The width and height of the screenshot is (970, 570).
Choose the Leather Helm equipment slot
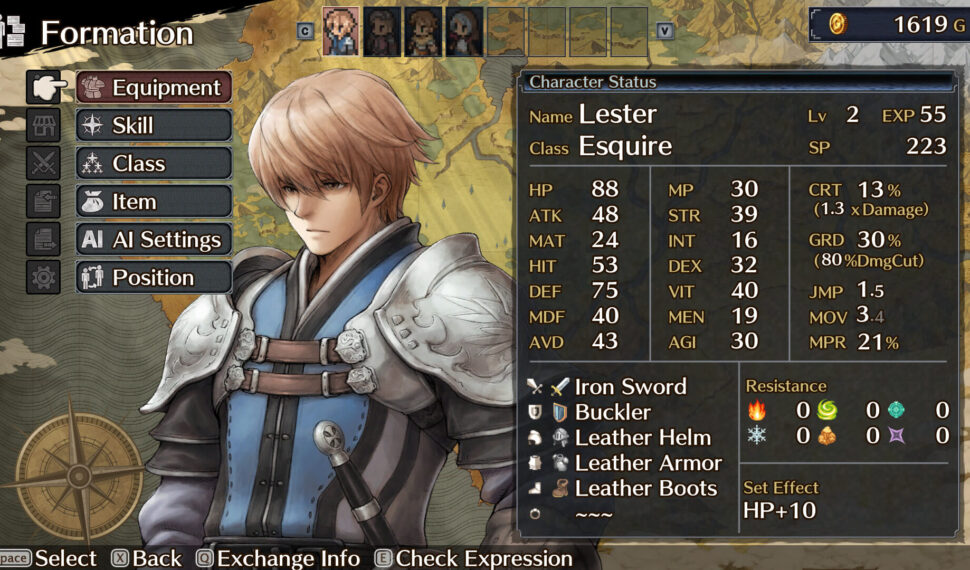point(642,438)
